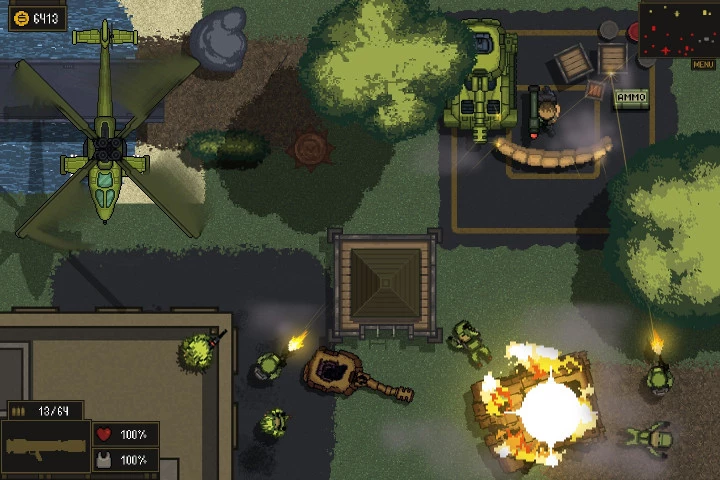This screenshot has width=720, height=480.
Task: Click the minimap radar panel
Action: pos(678,30)
